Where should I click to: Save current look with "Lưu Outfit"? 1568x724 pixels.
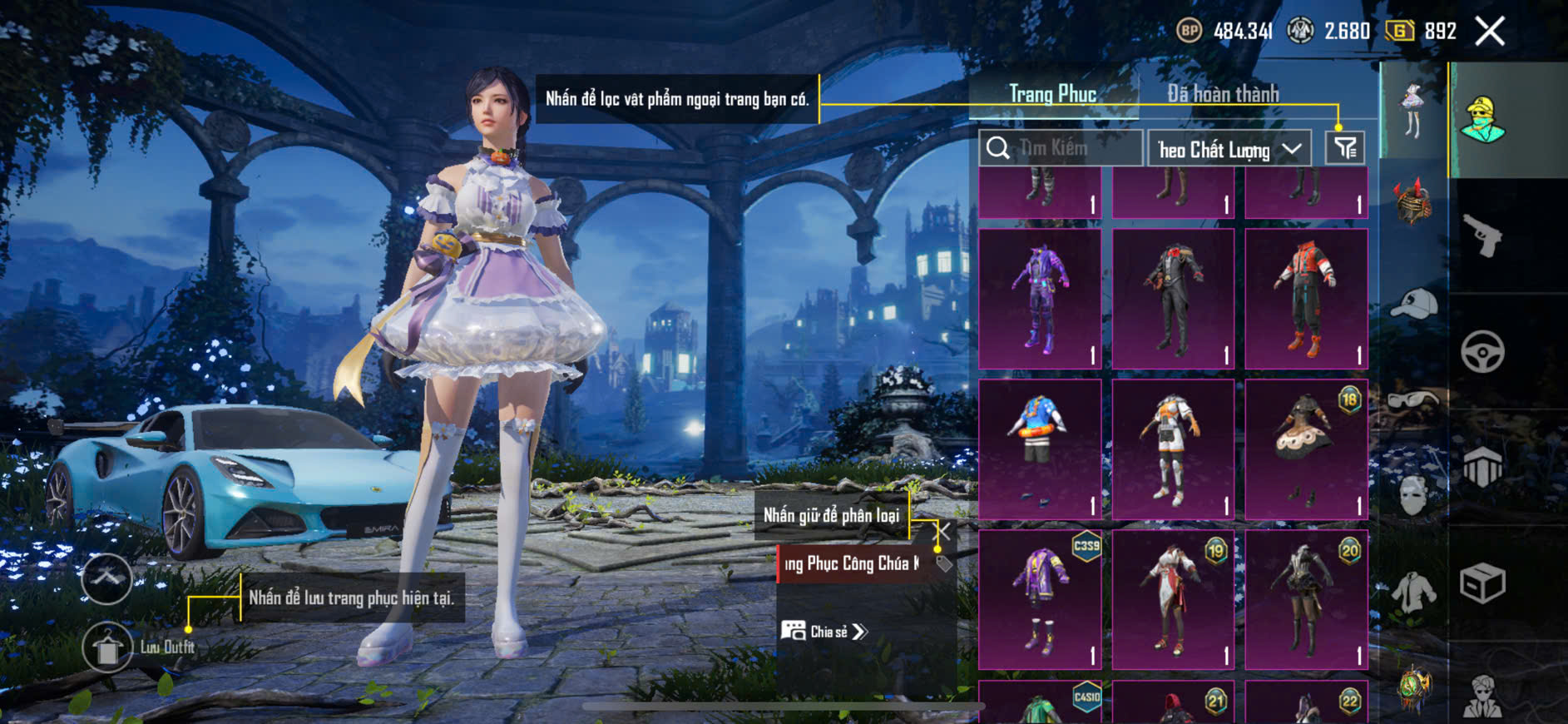point(108,647)
